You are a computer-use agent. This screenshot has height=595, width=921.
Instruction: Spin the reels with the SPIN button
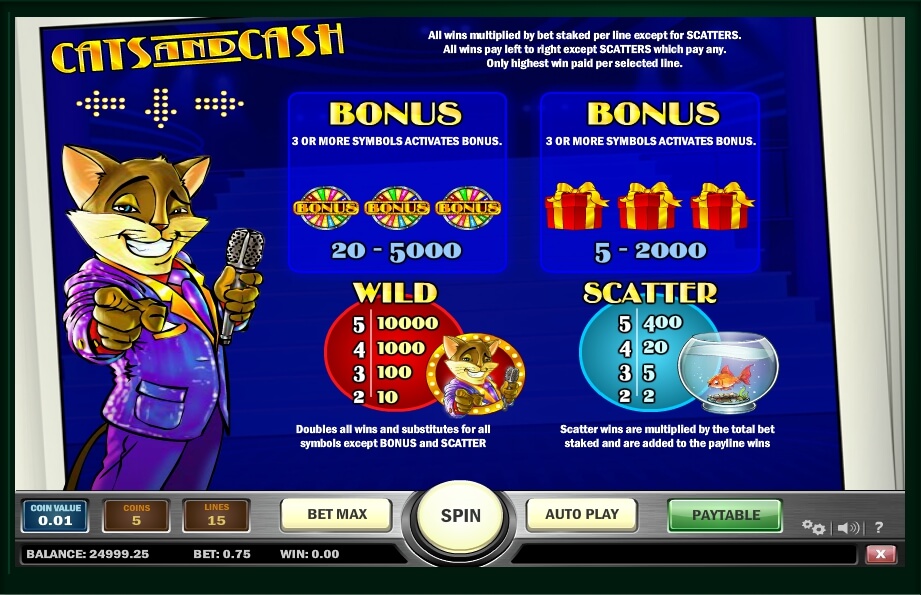460,516
